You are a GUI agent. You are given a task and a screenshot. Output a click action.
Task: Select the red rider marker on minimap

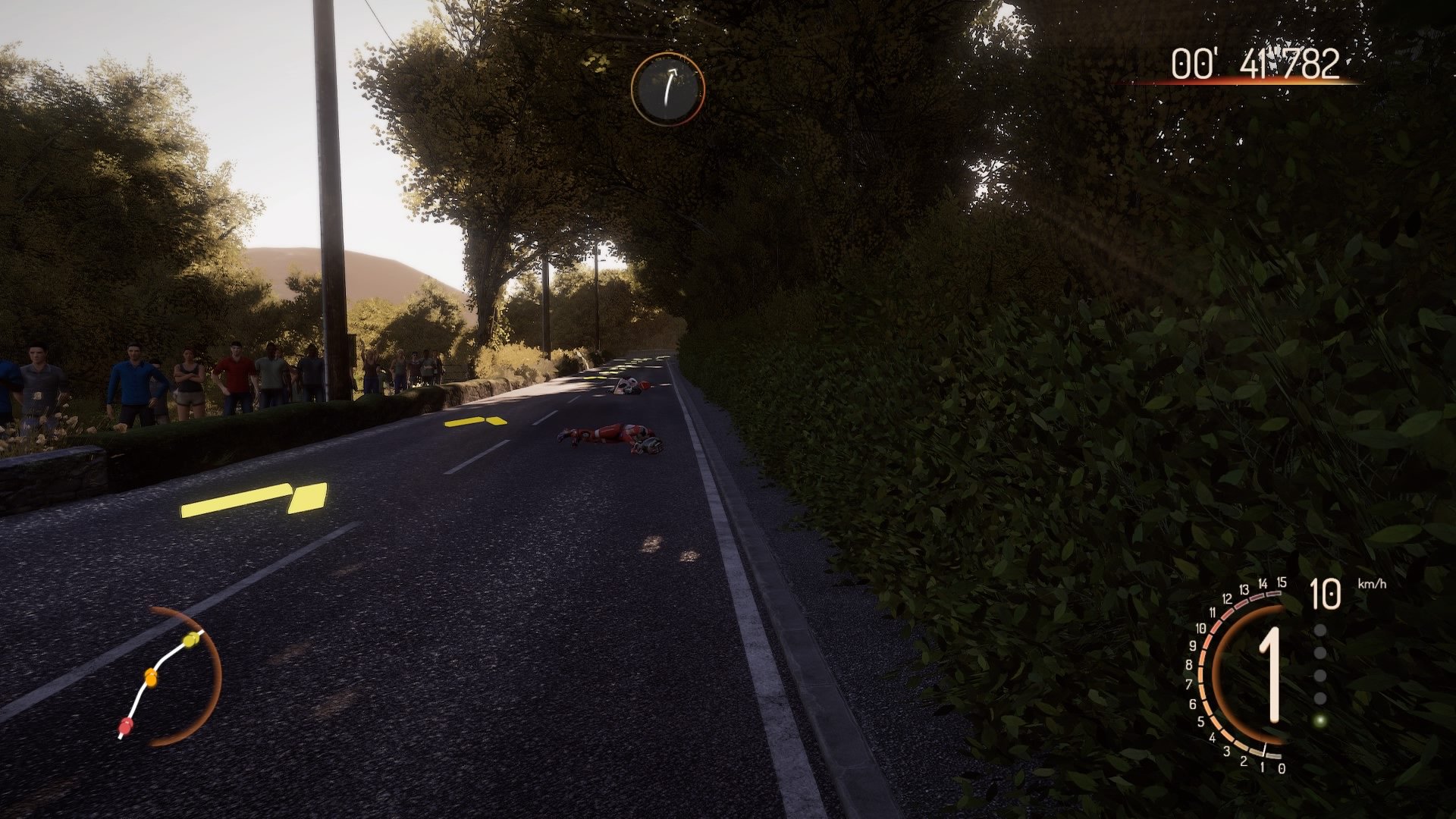point(125,726)
